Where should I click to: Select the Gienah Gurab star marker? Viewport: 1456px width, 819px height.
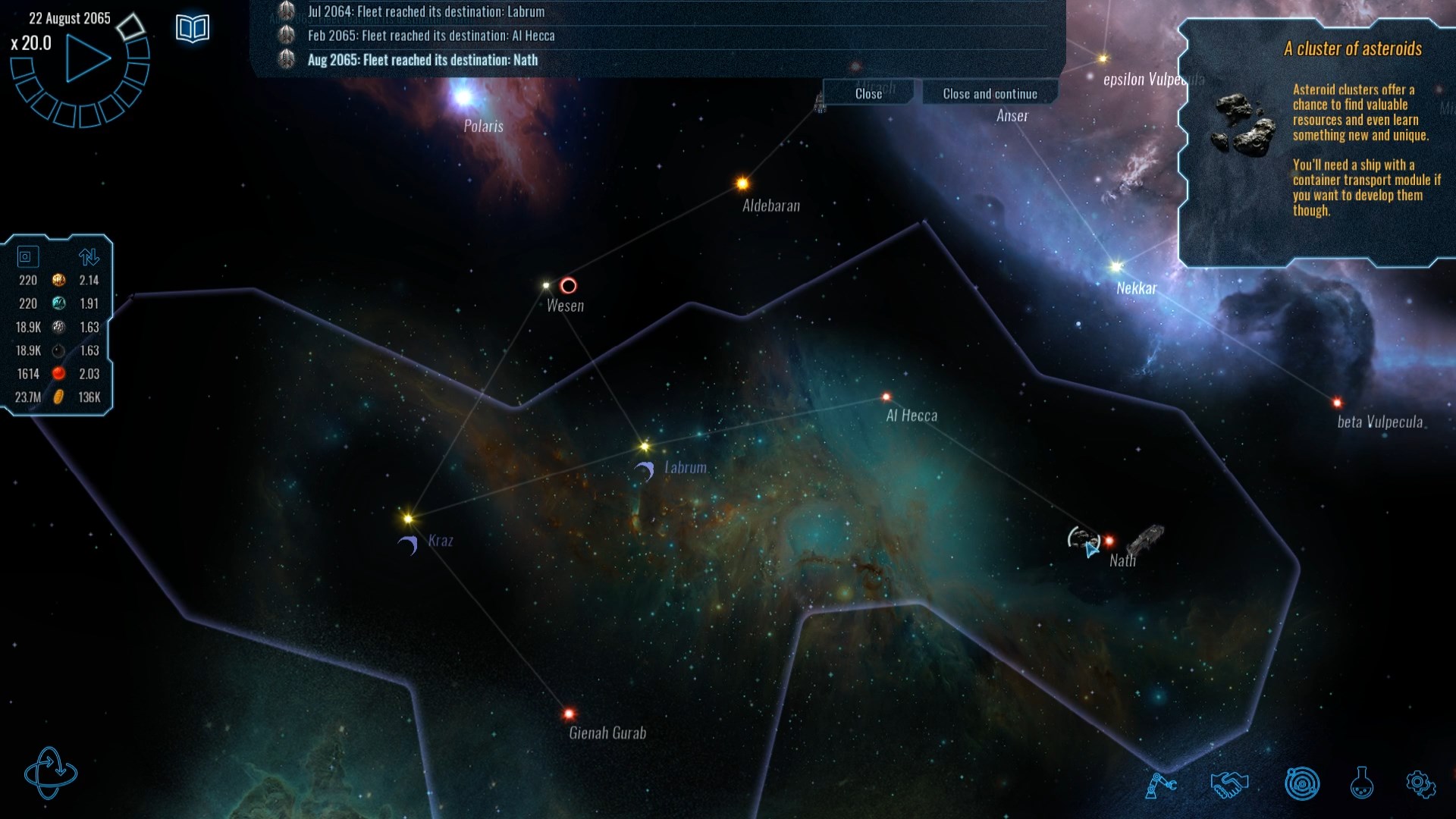pyautogui.click(x=569, y=714)
